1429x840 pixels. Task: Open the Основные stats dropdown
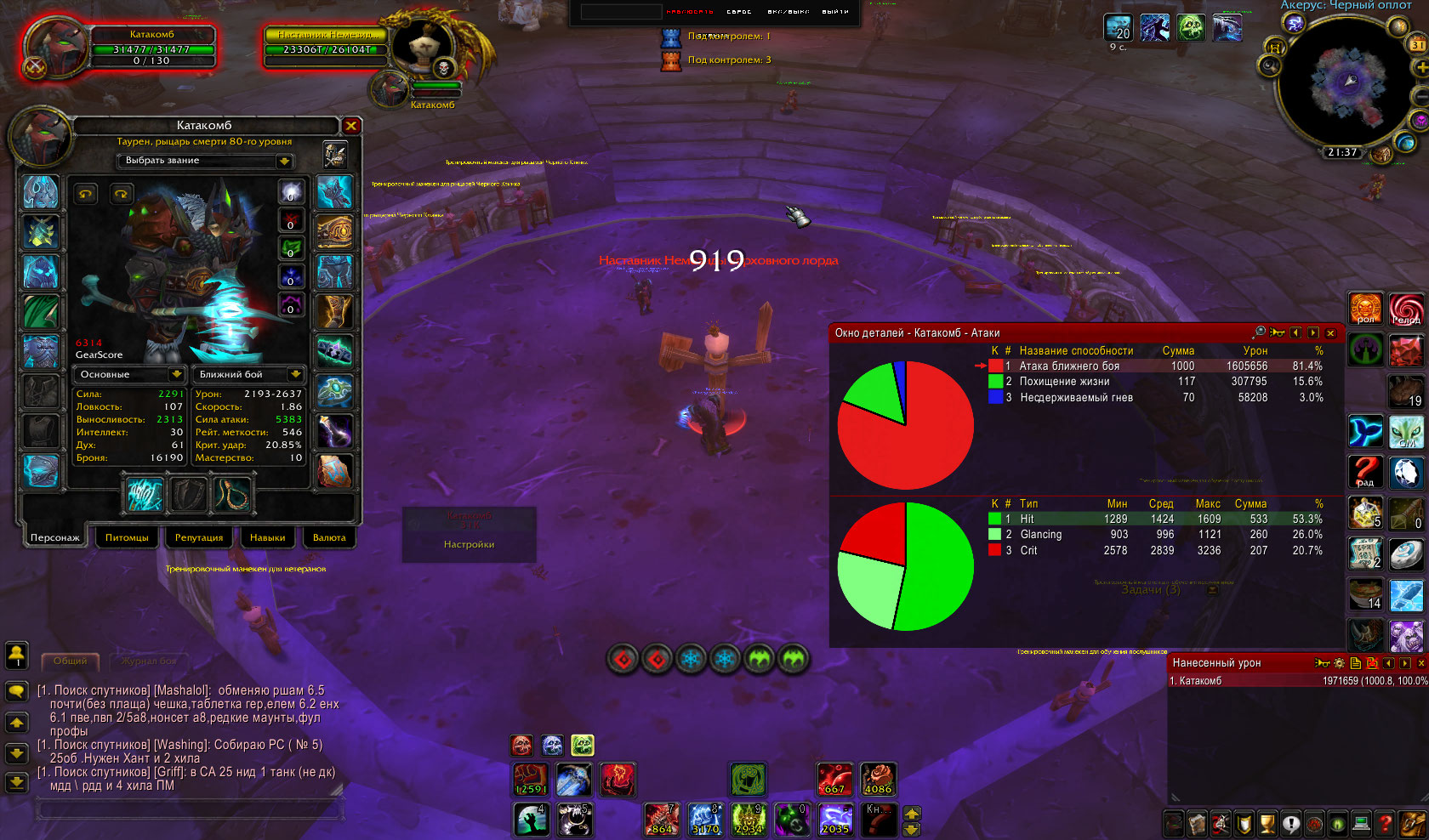coord(130,374)
